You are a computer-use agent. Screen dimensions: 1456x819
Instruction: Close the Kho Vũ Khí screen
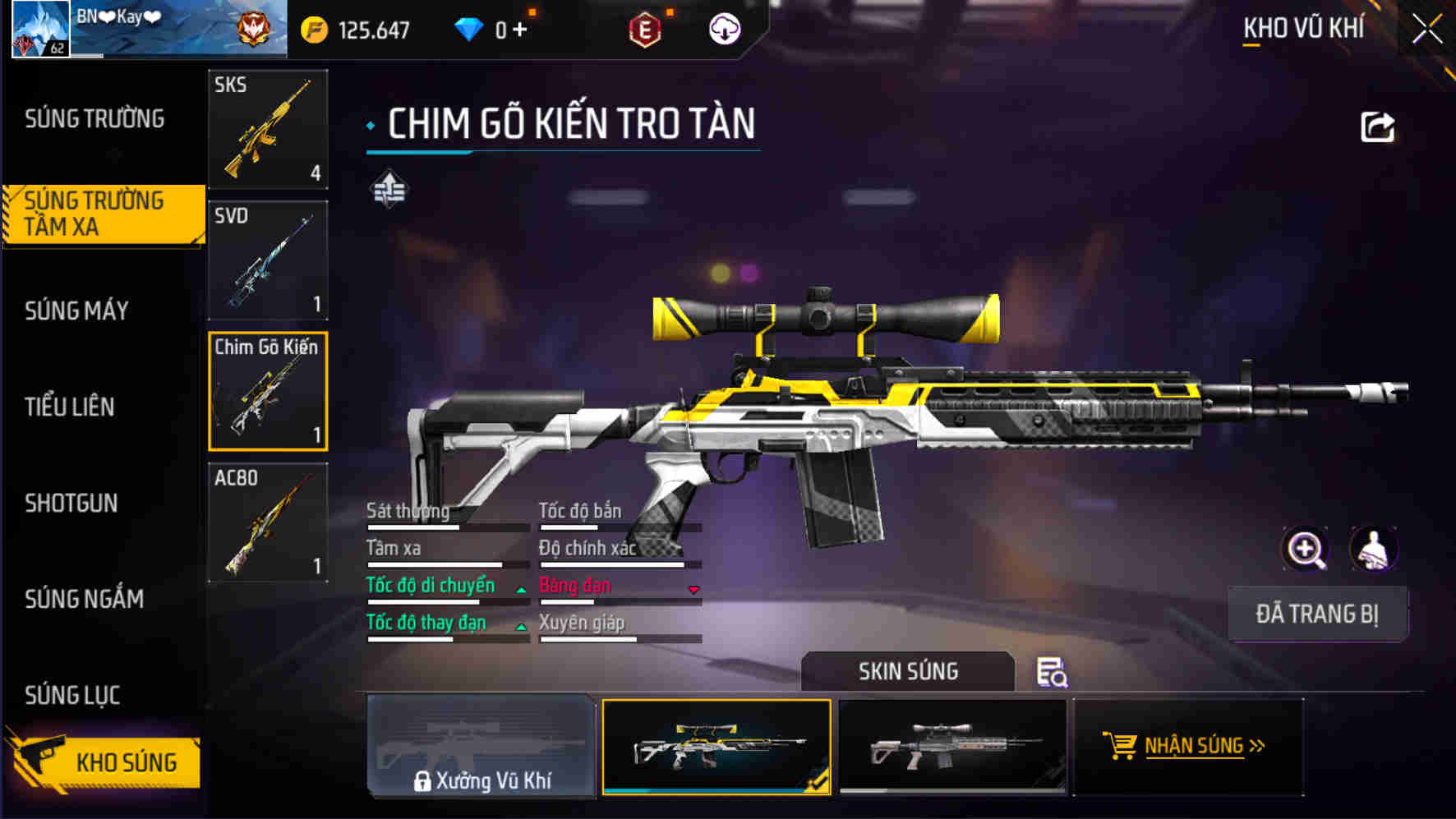(x=1427, y=30)
